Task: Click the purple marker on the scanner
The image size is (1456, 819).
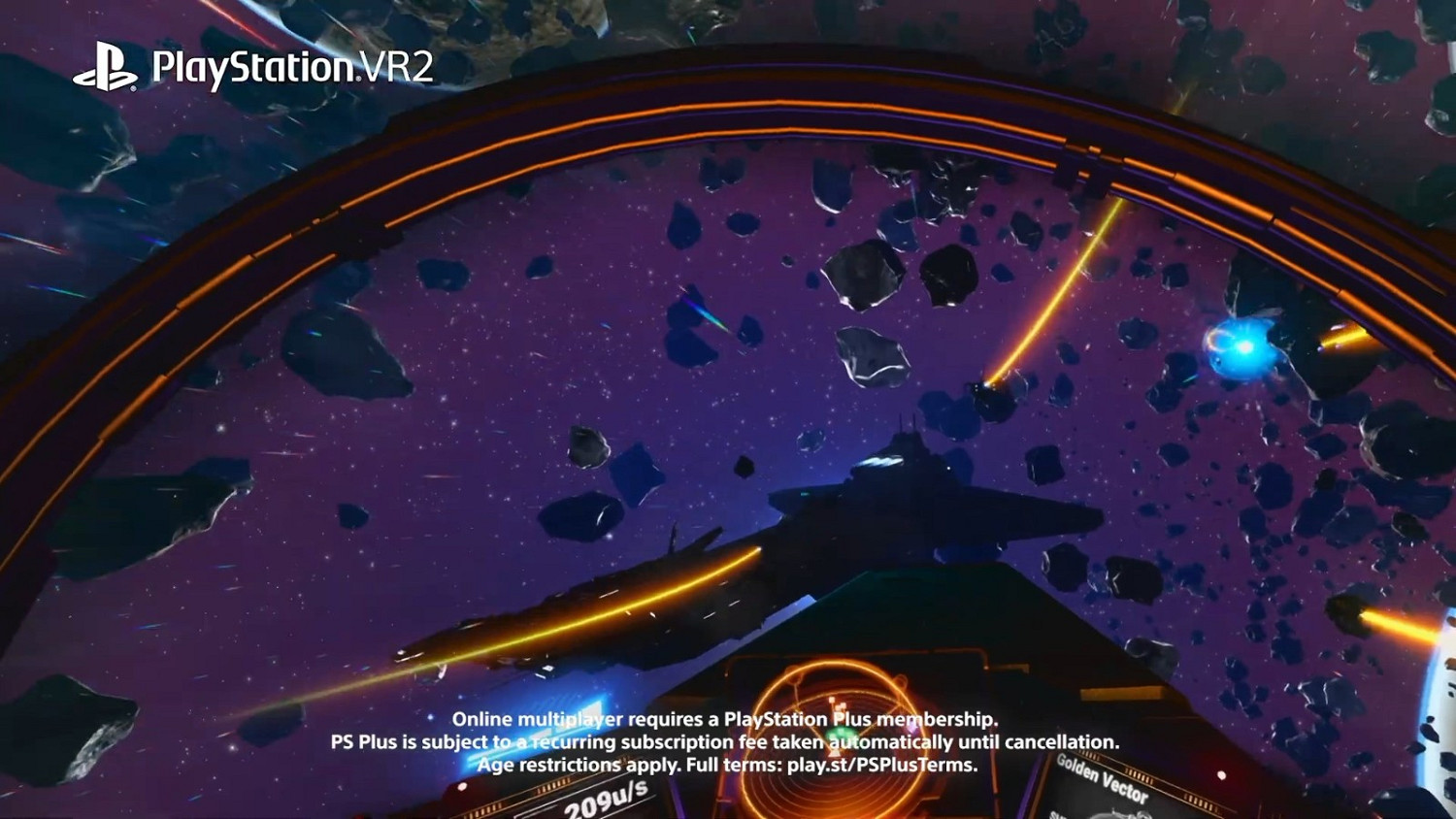Action: (912, 727)
